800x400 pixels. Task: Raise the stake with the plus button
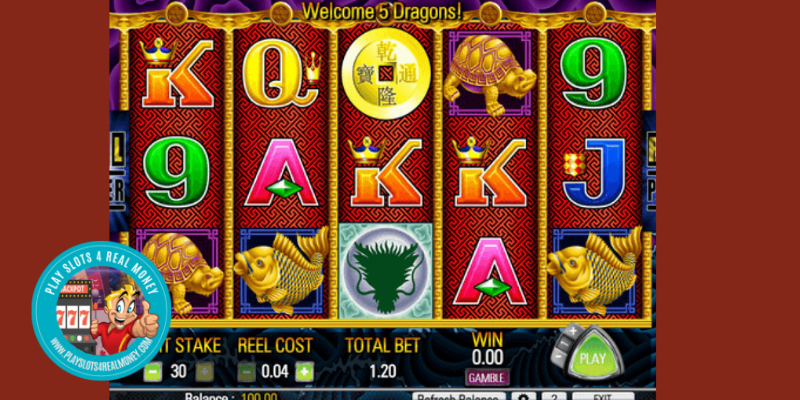click(205, 372)
